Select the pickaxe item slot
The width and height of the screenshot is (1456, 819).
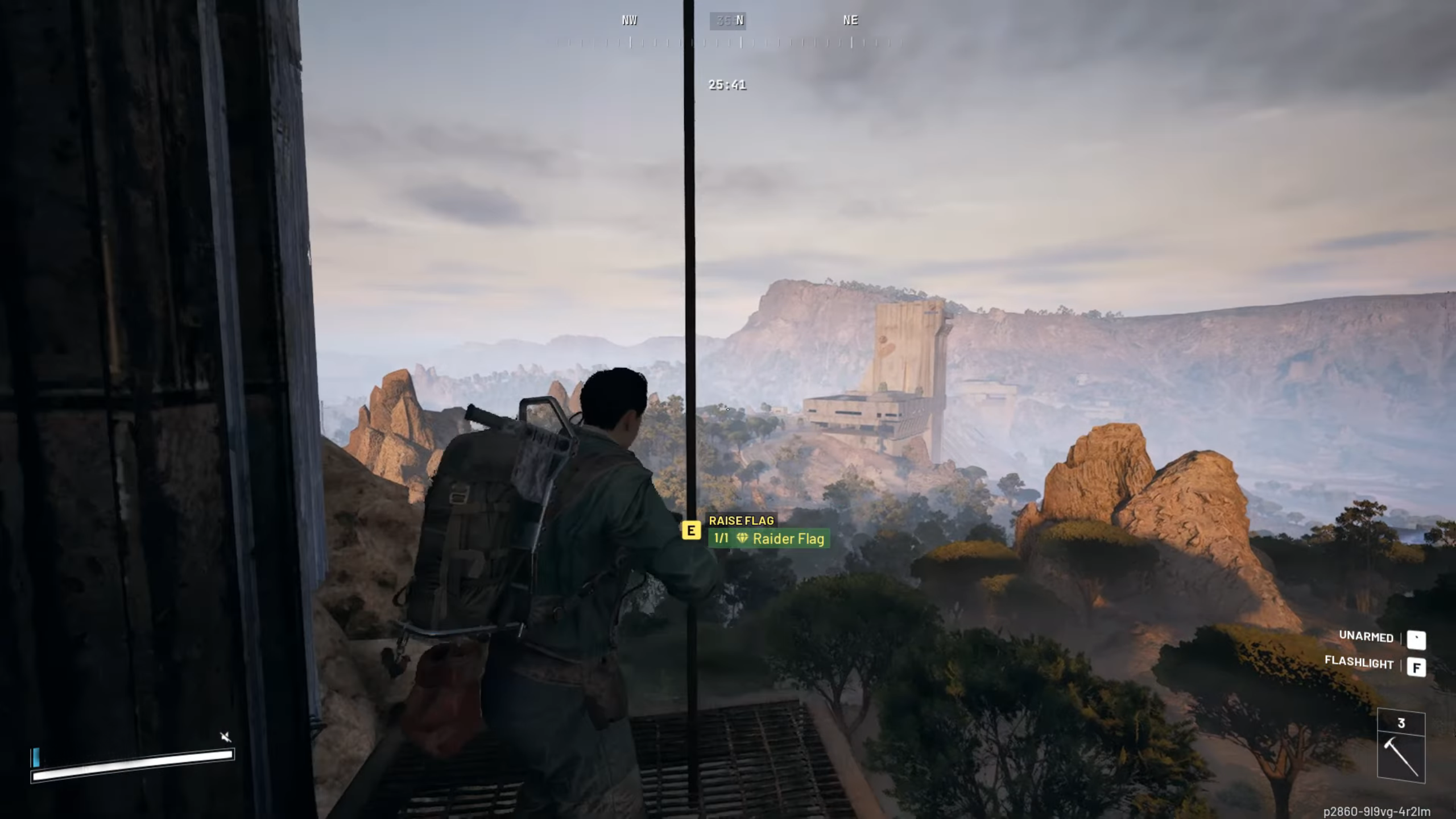pos(1401,747)
